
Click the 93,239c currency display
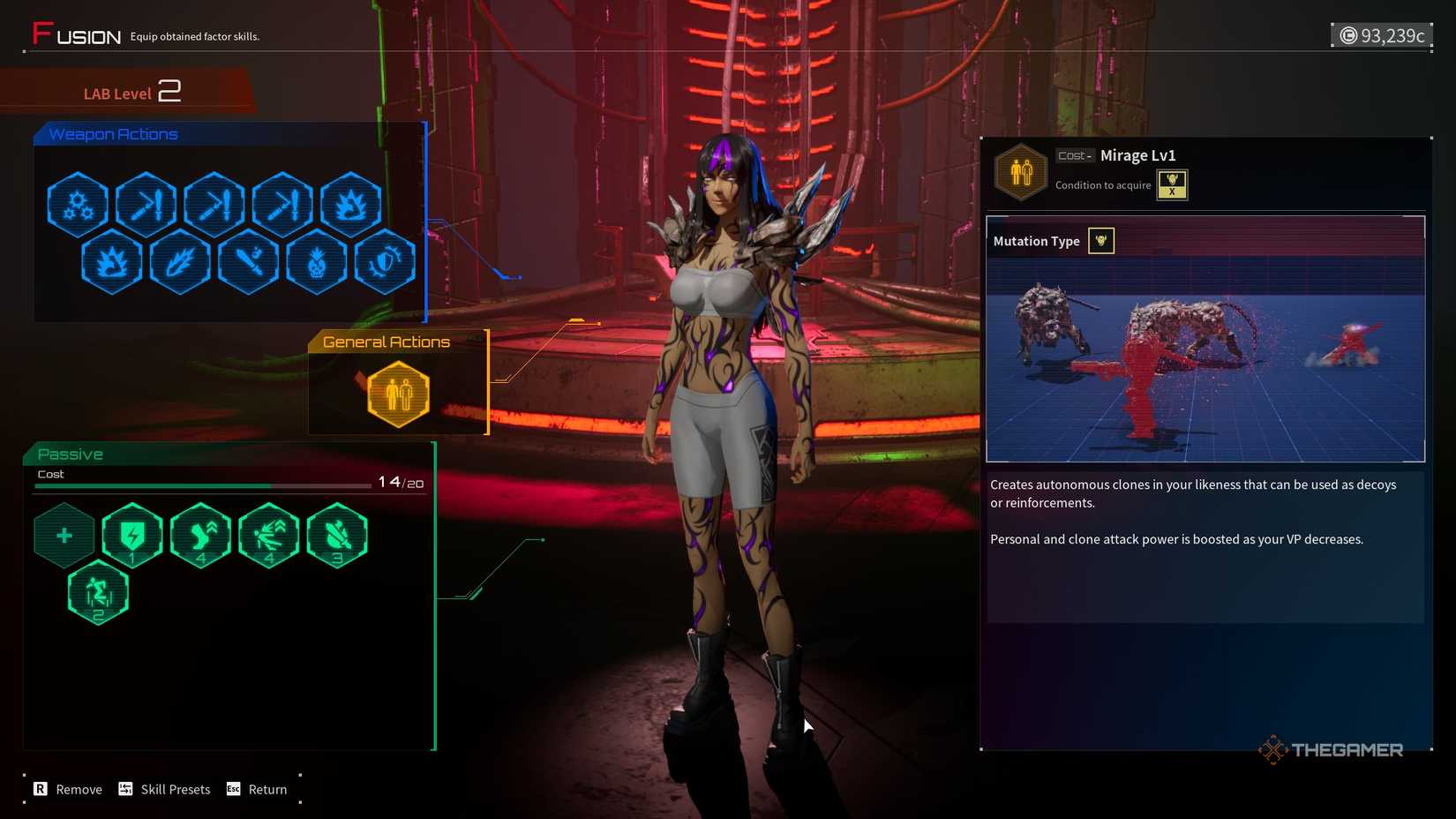click(1382, 35)
